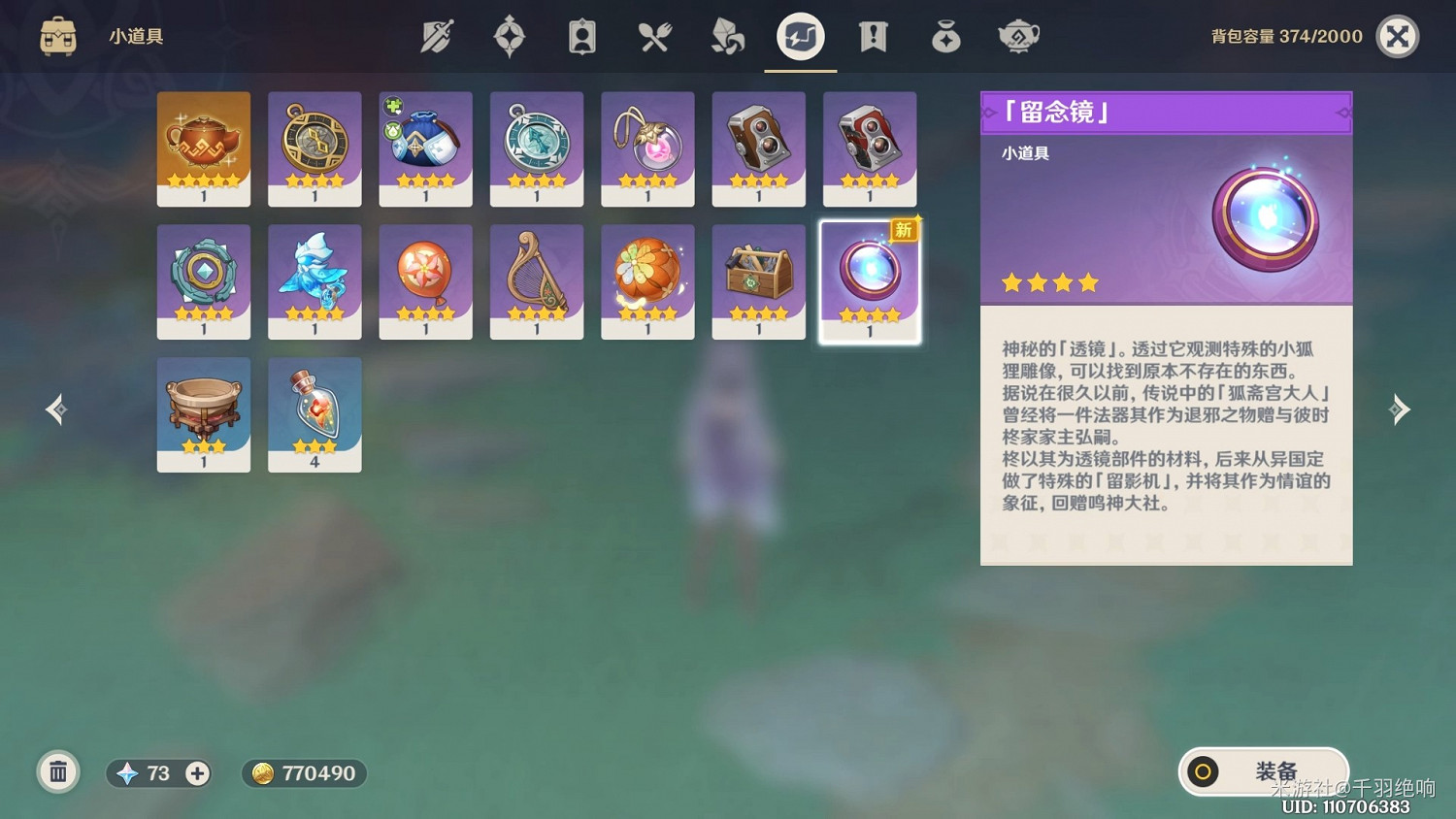Select the new 留念镜 gadget marked 新
Viewport: 1456px width, 819px height.
click(869, 280)
